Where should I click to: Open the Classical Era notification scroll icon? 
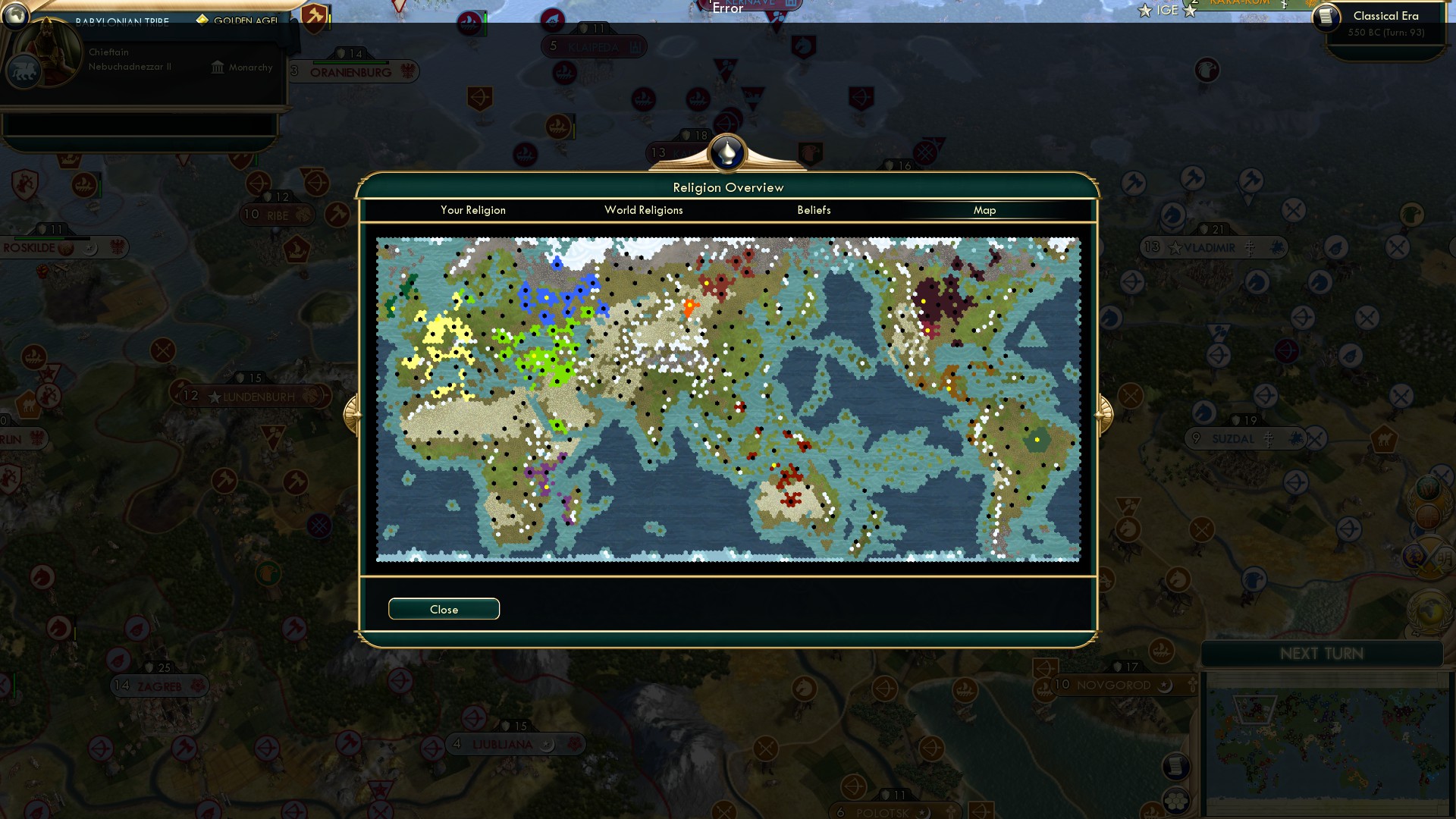[1327, 19]
